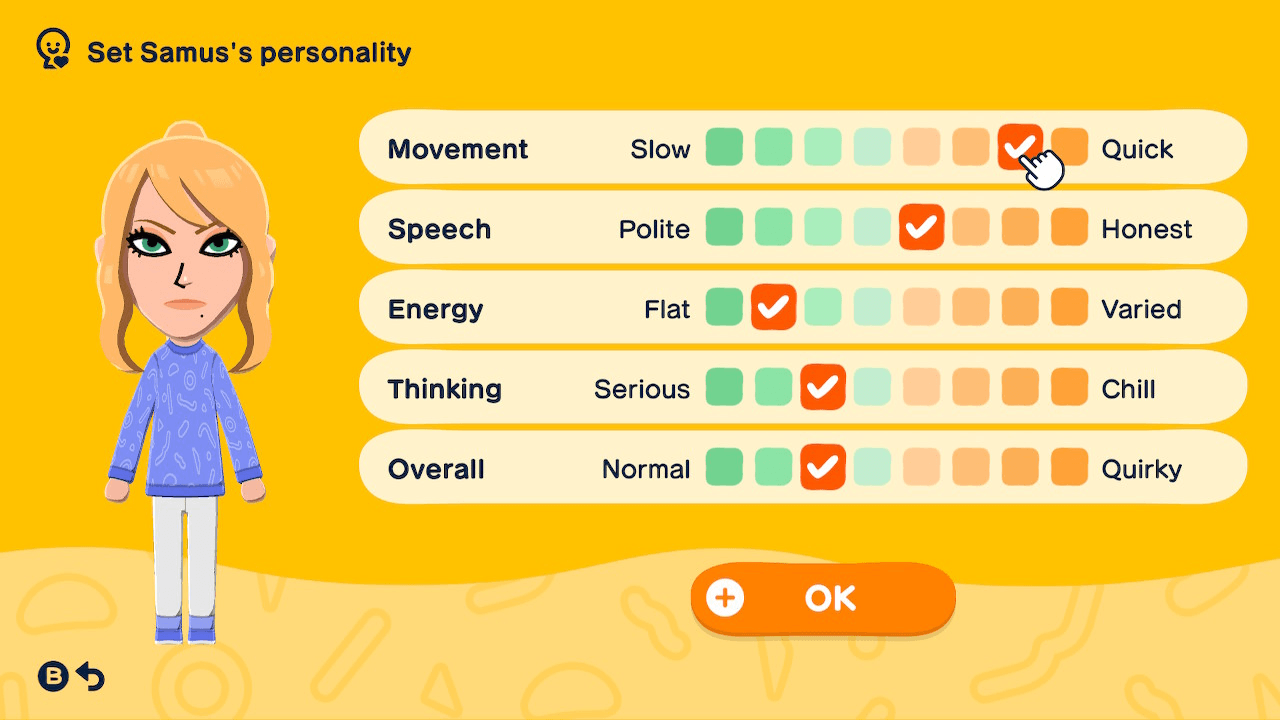Click the checkmark on the Thinking row
Screen dimensions: 1280x720
coord(823,387)
